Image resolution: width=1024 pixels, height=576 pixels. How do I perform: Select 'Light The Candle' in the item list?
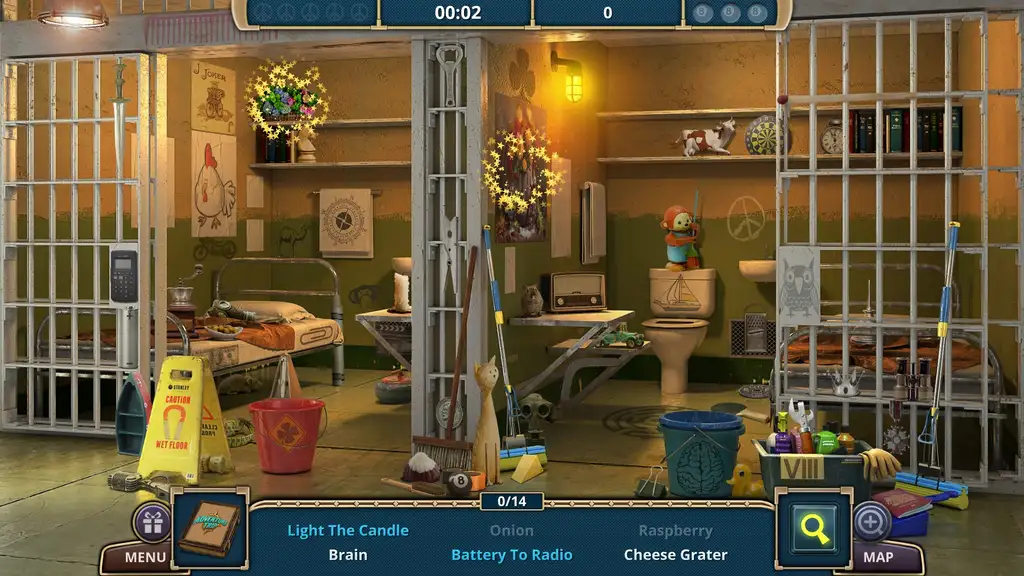click(348, 531)
